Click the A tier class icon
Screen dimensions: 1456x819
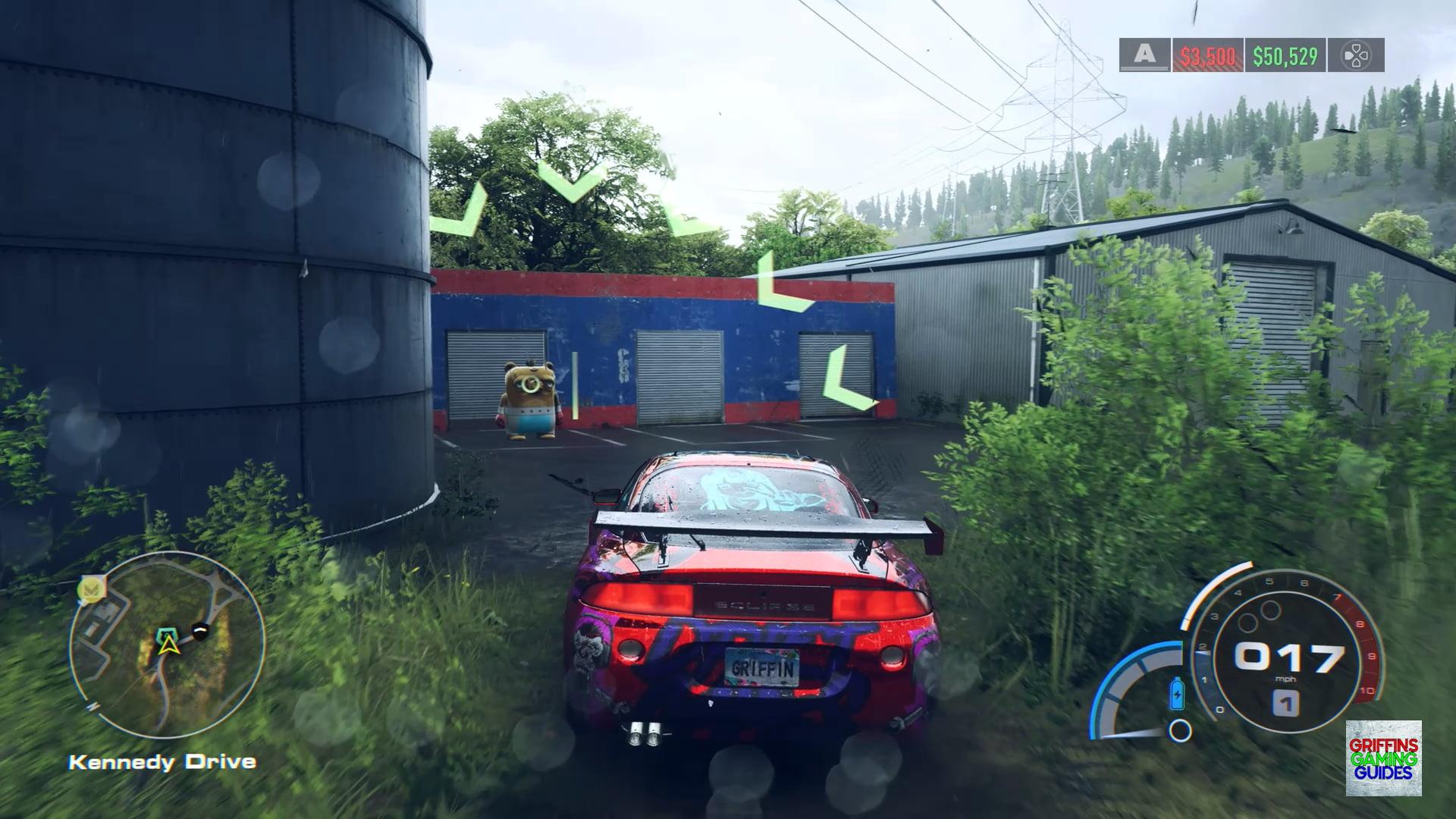point(1145,55)
